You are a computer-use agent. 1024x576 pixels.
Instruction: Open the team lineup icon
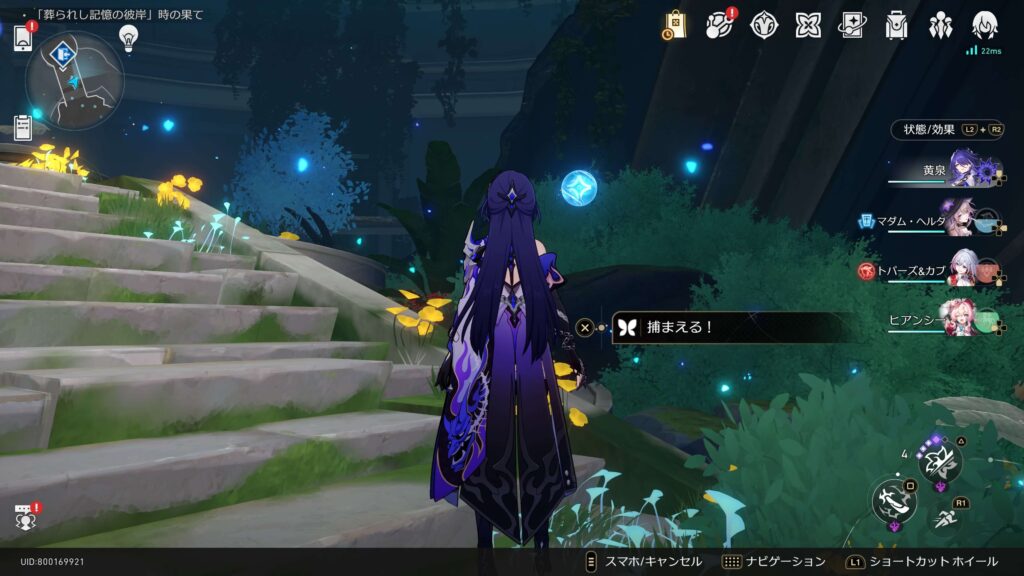pyautogui.click(x=940, y=25)
